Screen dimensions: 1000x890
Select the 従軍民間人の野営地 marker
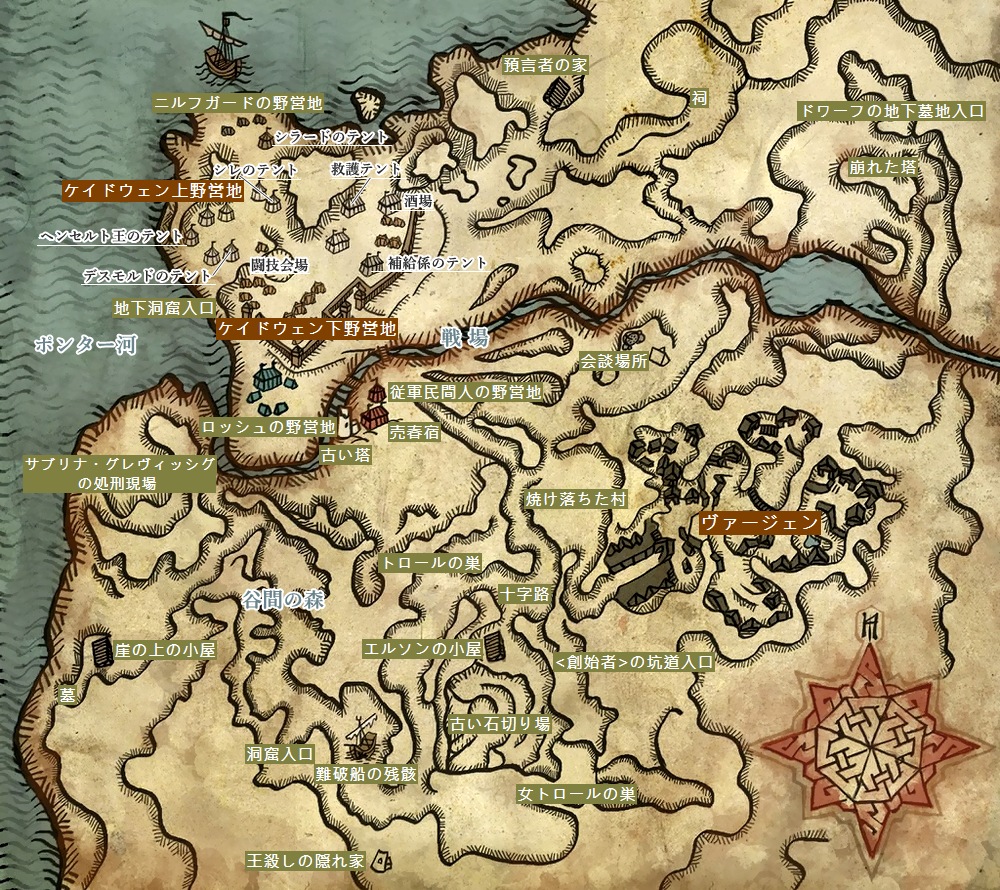(466, 393)
